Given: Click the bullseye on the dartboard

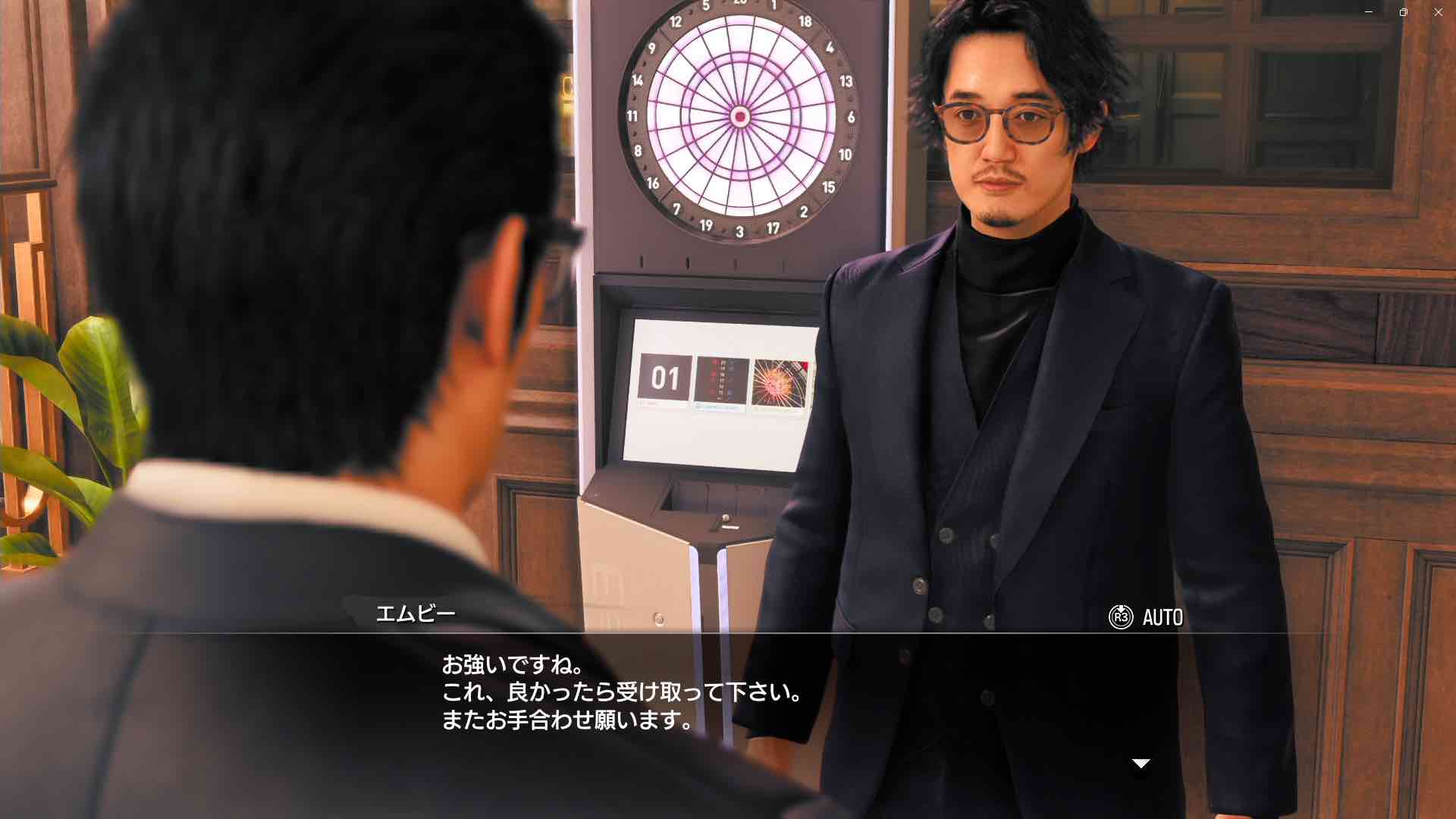Looking at the screenshot, I should pyautogui.click(x=739, y=115).
